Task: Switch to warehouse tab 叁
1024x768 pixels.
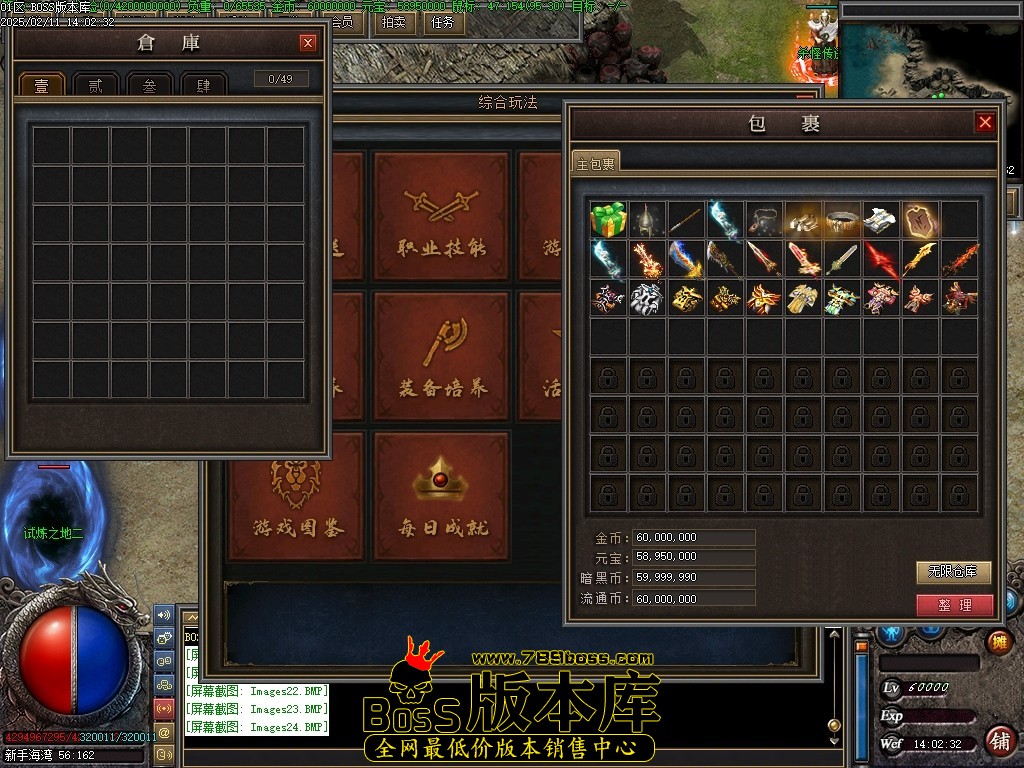Action: point(150,86)
